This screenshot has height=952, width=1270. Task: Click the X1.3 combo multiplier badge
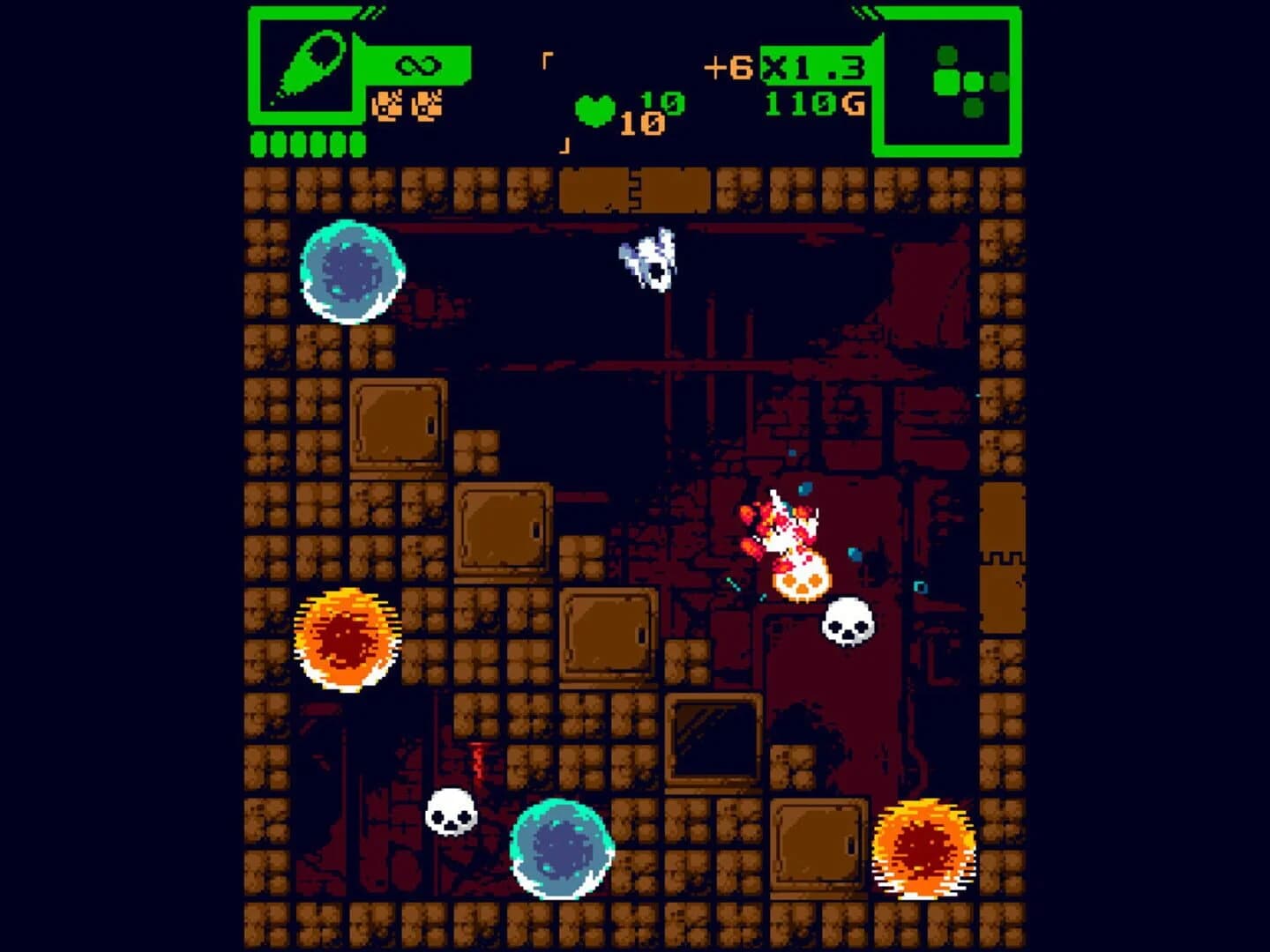(x=811, y=65)
